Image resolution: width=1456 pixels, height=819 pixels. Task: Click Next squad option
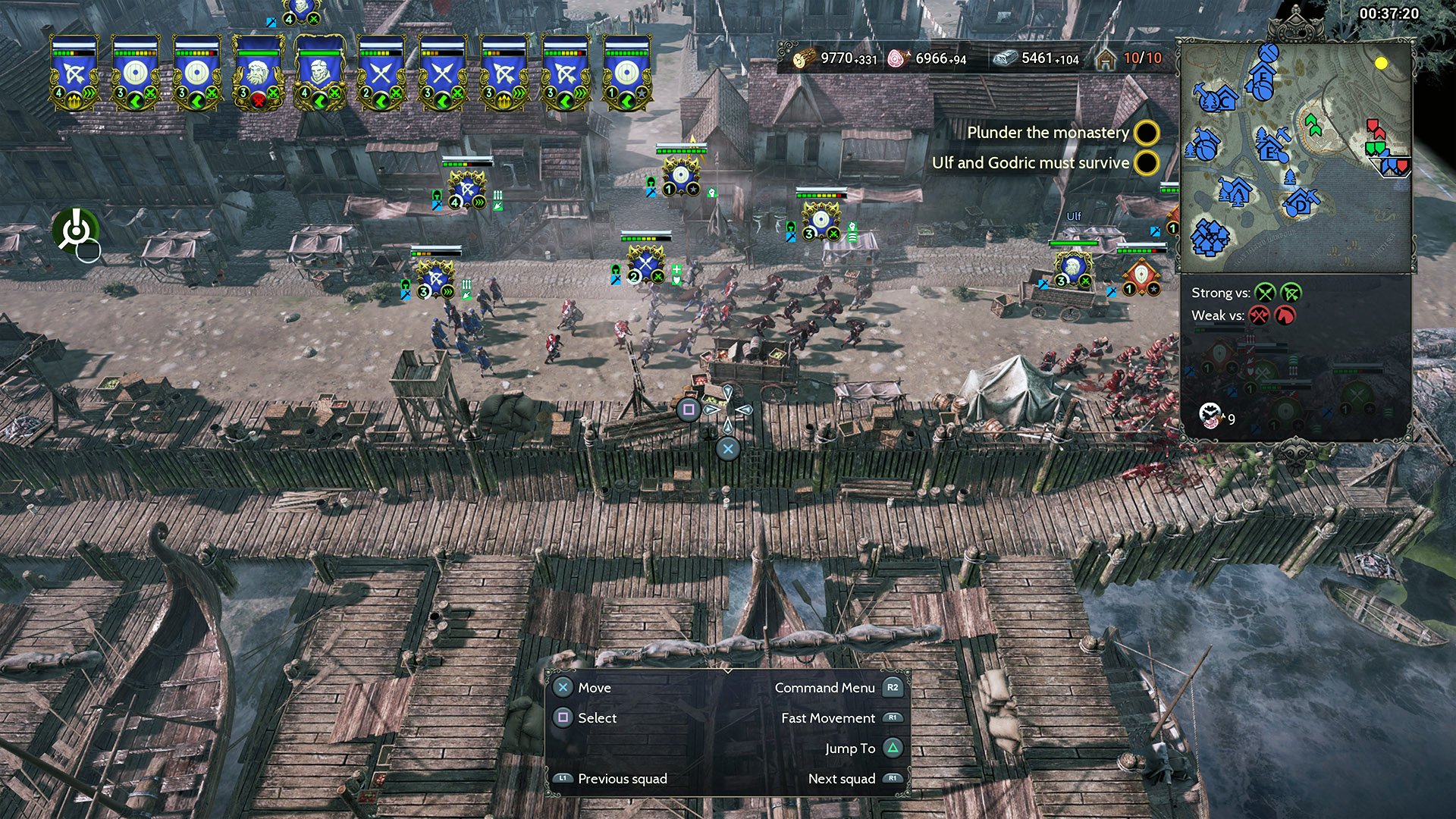(842, 779)
